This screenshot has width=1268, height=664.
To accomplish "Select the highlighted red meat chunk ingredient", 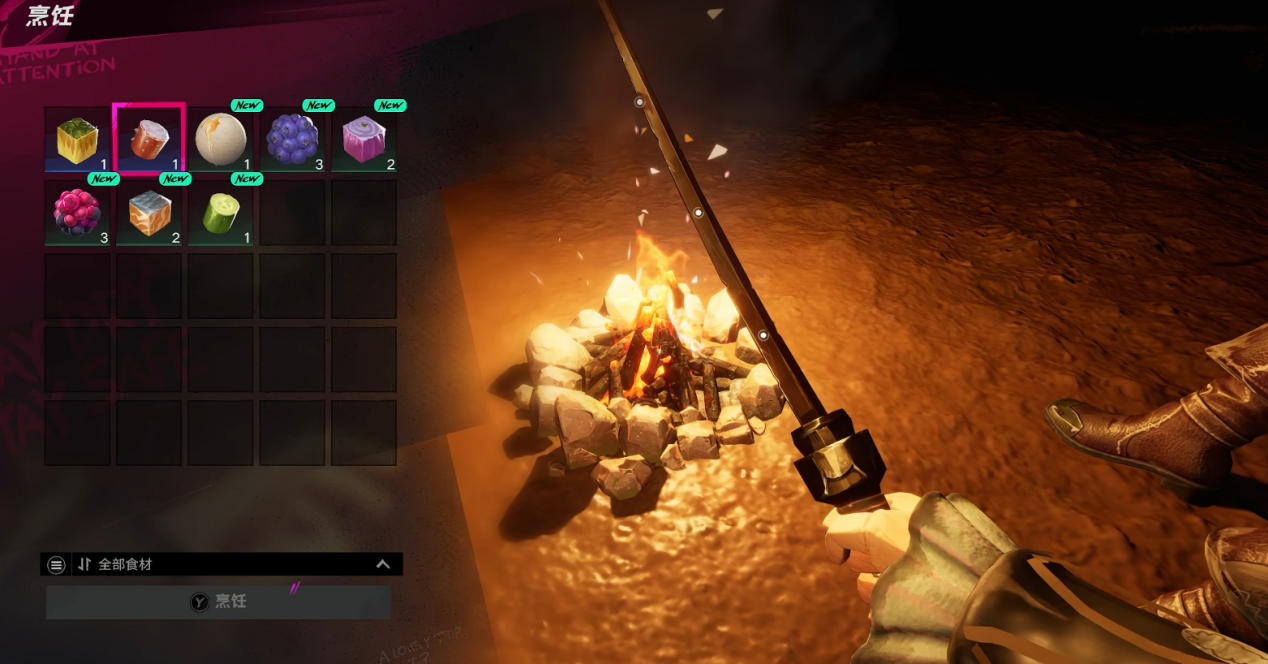I will [x=149, y=139].
